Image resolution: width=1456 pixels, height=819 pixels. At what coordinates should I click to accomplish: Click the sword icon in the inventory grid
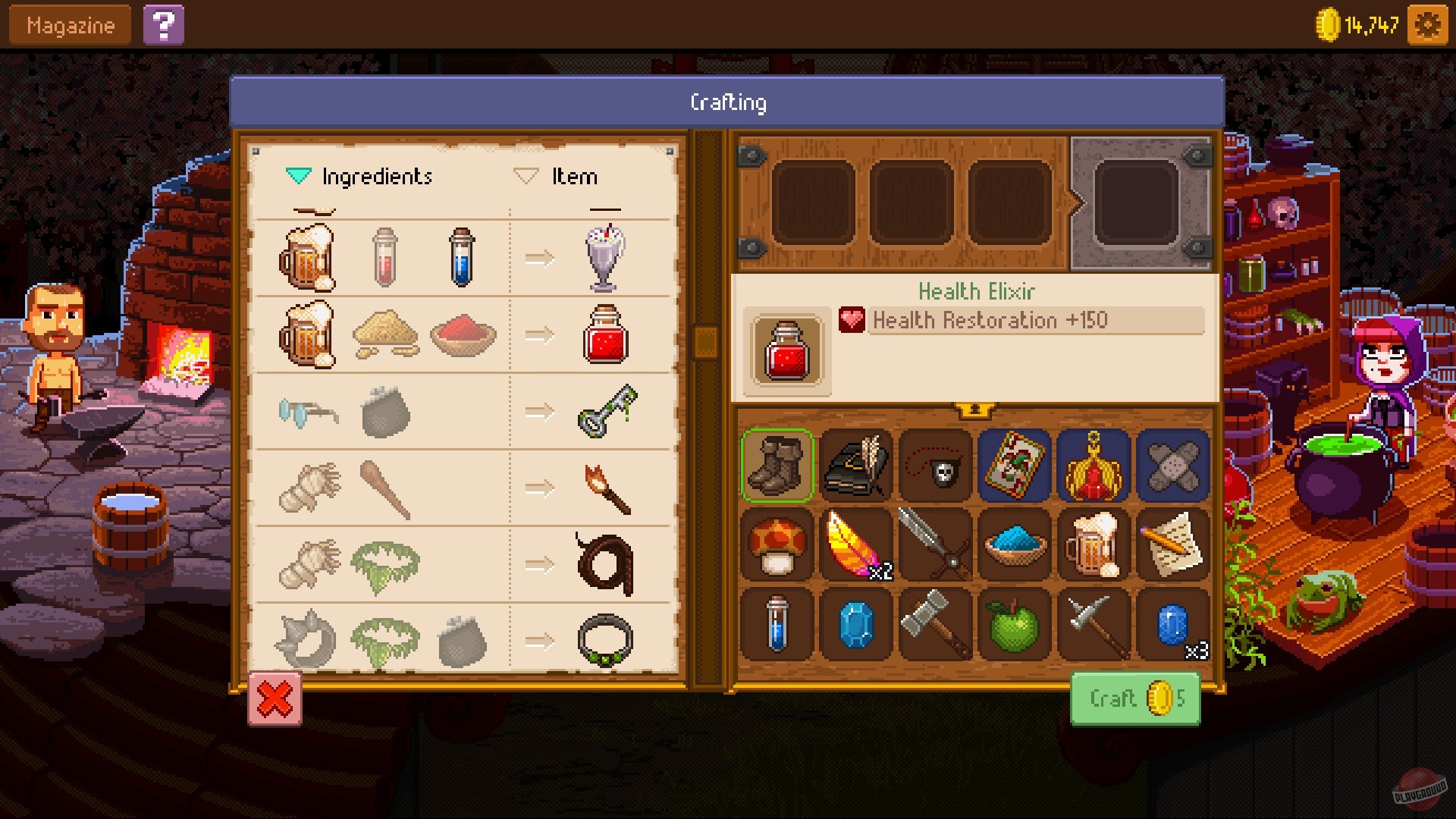coord(934,546)
